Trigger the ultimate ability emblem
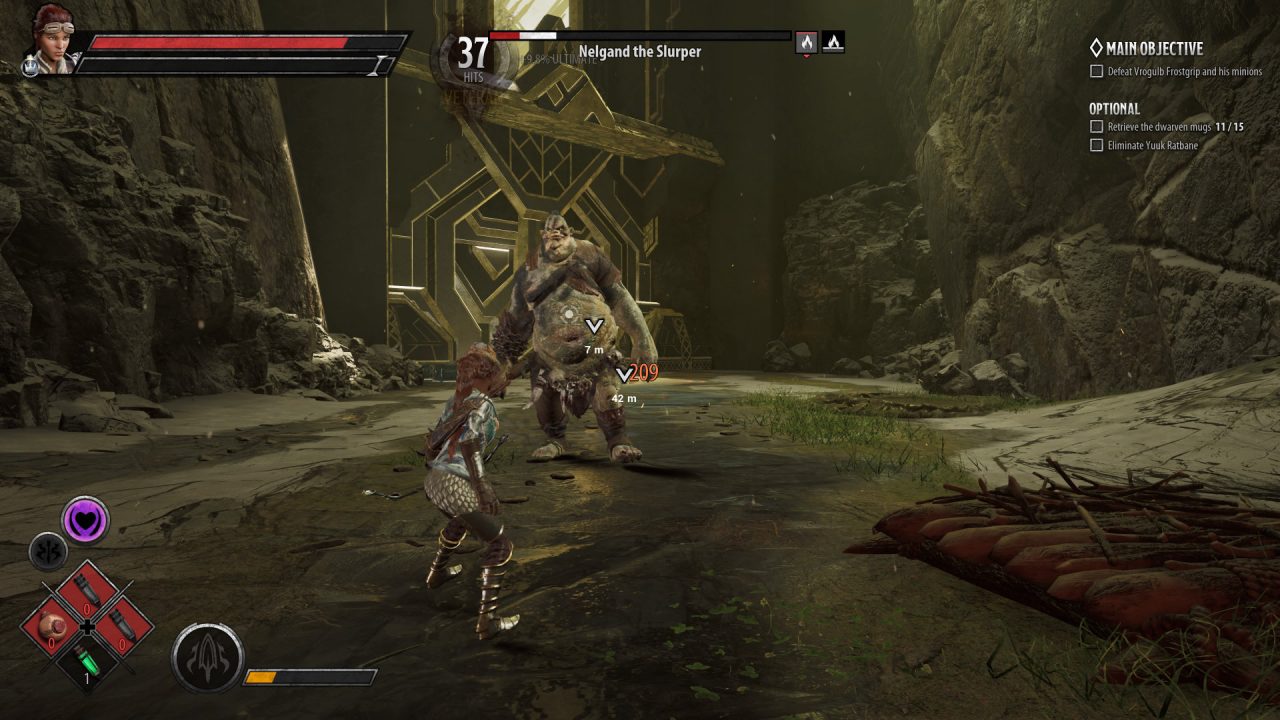Screen dimensions: 1280x720 tap(207, 658)
